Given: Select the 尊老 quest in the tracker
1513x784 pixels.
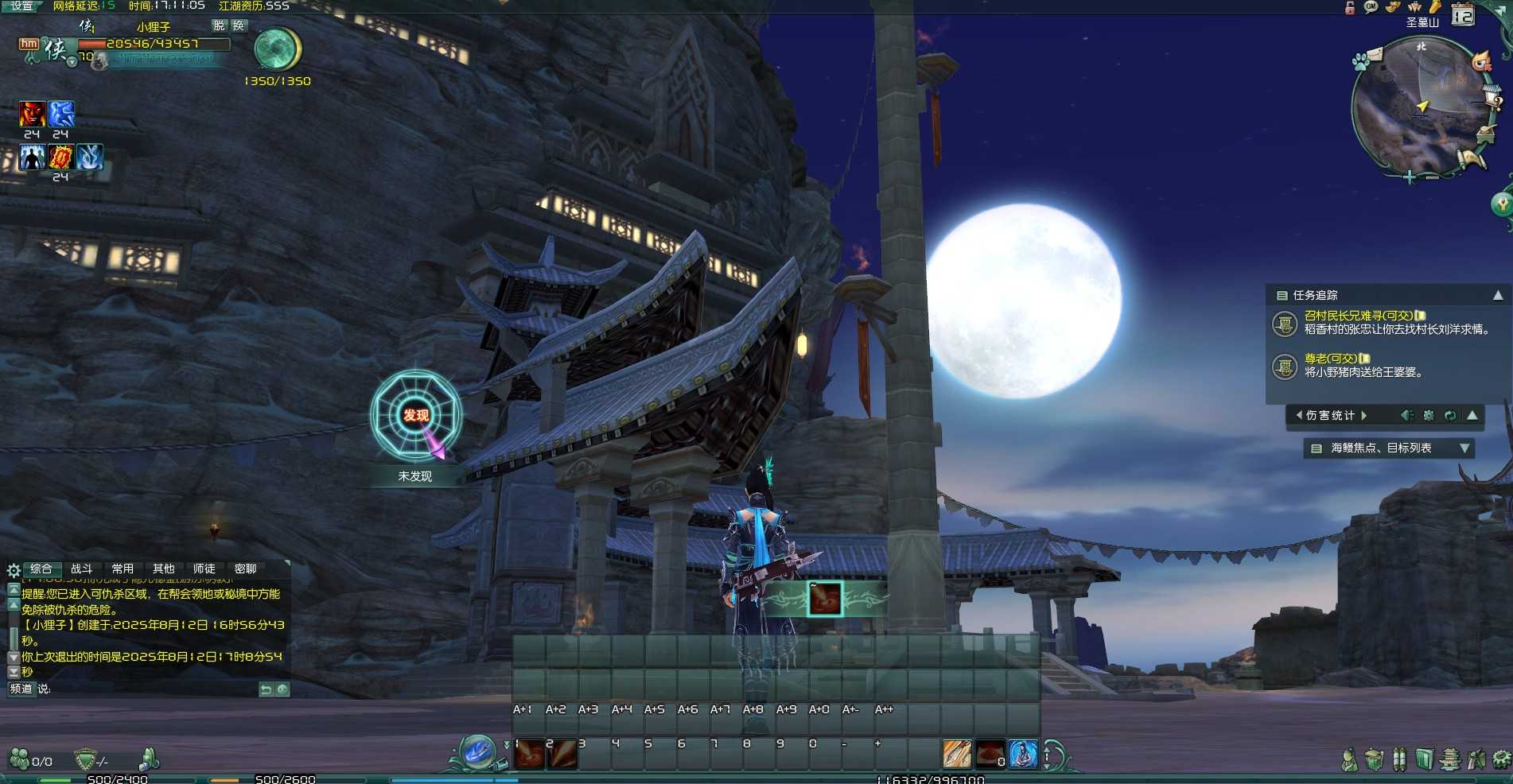Looking at the screenshot, I should pyautogui.click(x=1330, y=359).
